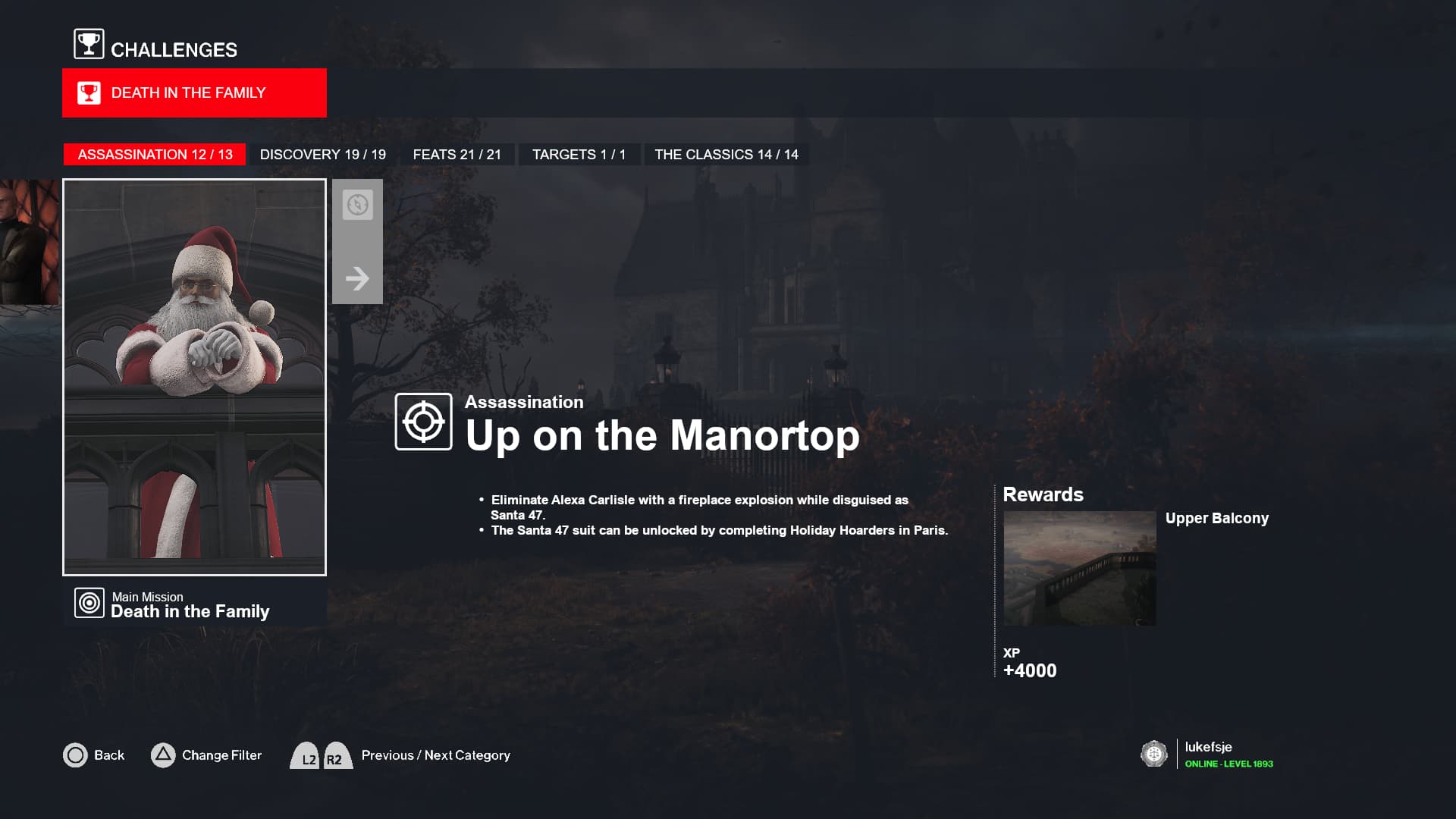Click Change Filter option

click(x=206, y=755)
